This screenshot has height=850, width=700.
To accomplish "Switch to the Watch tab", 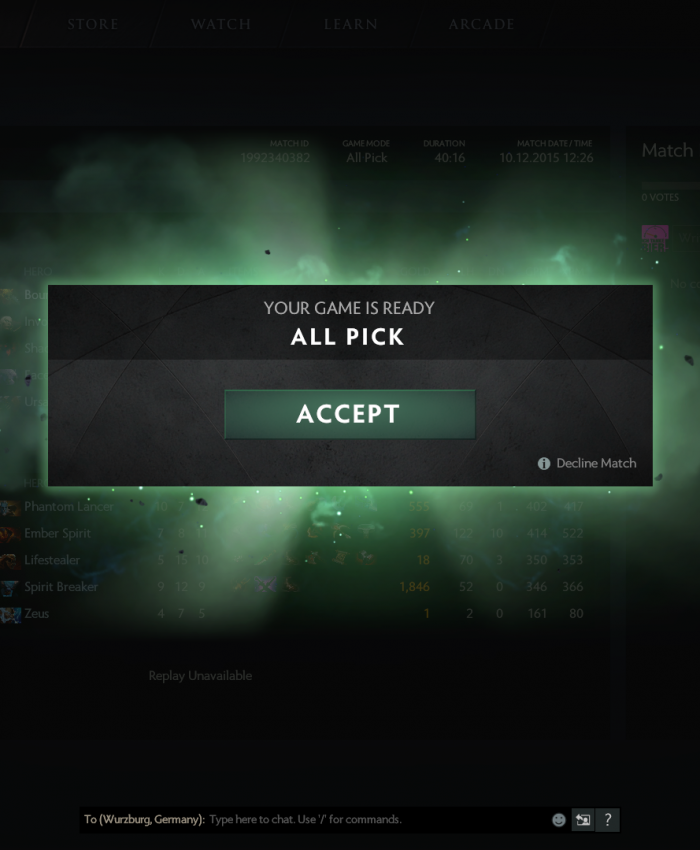I will tap(221, 24).
